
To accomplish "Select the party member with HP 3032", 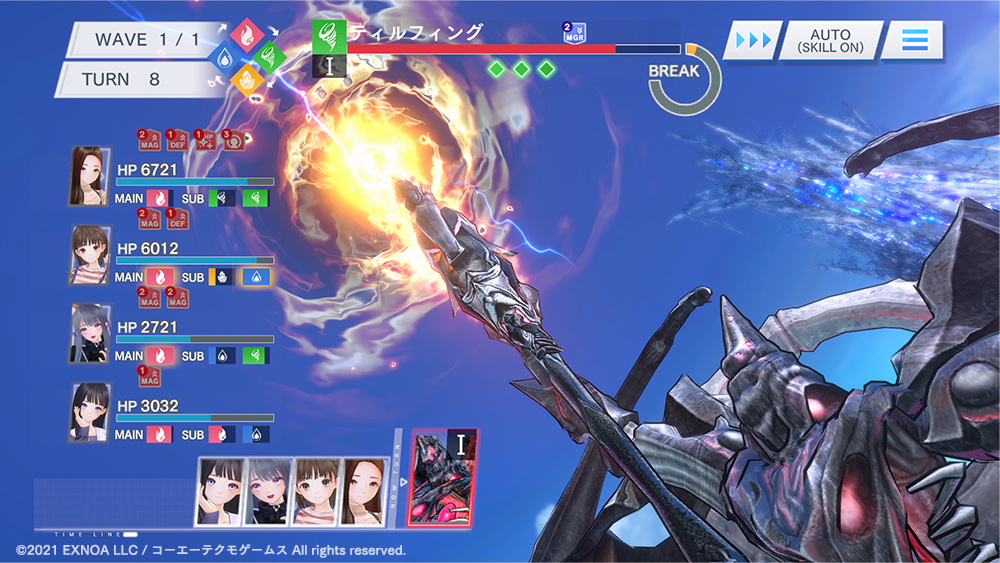I will click(89, 411).
